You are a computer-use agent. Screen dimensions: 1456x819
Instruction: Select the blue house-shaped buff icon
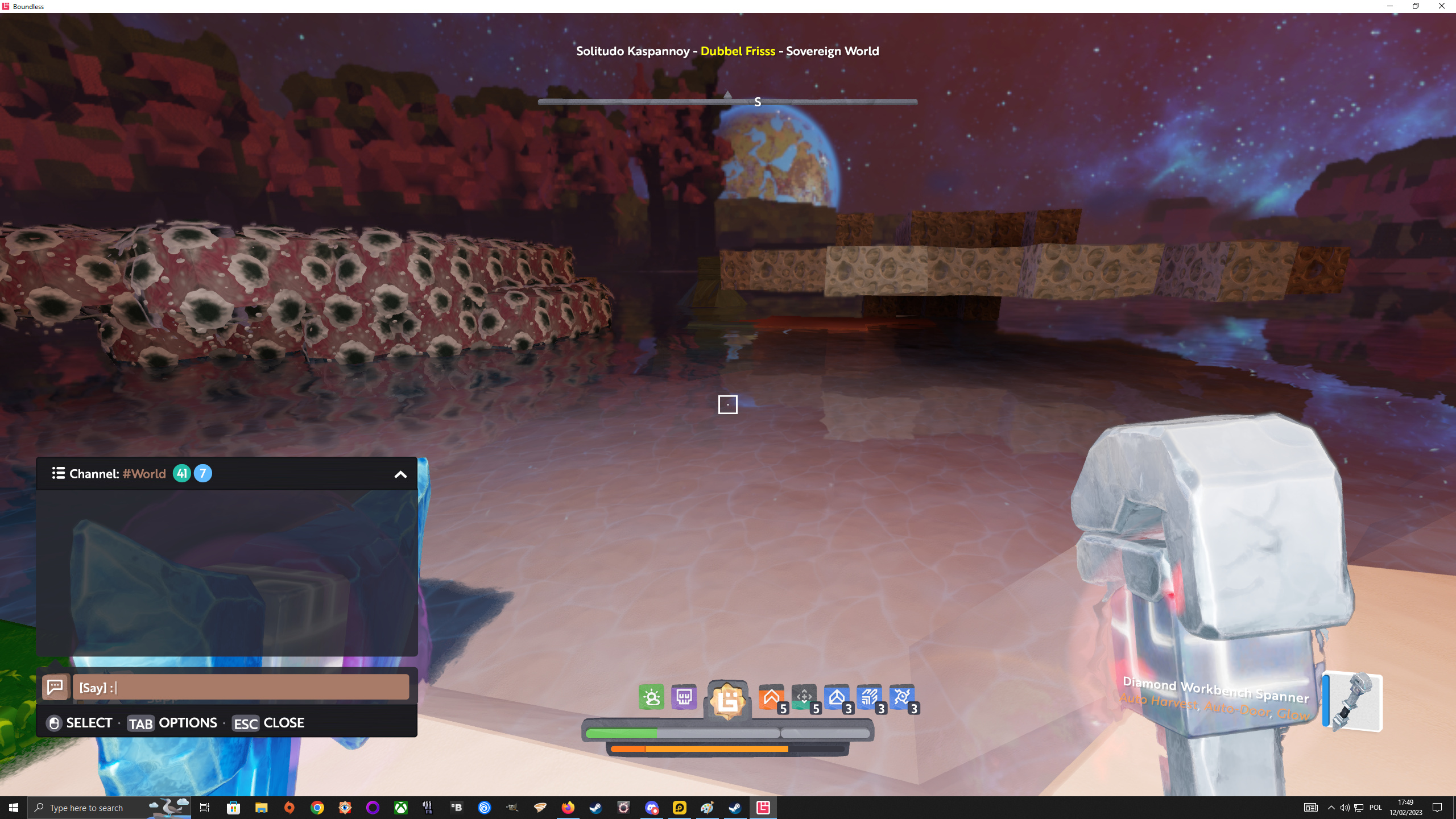(837, 697)
